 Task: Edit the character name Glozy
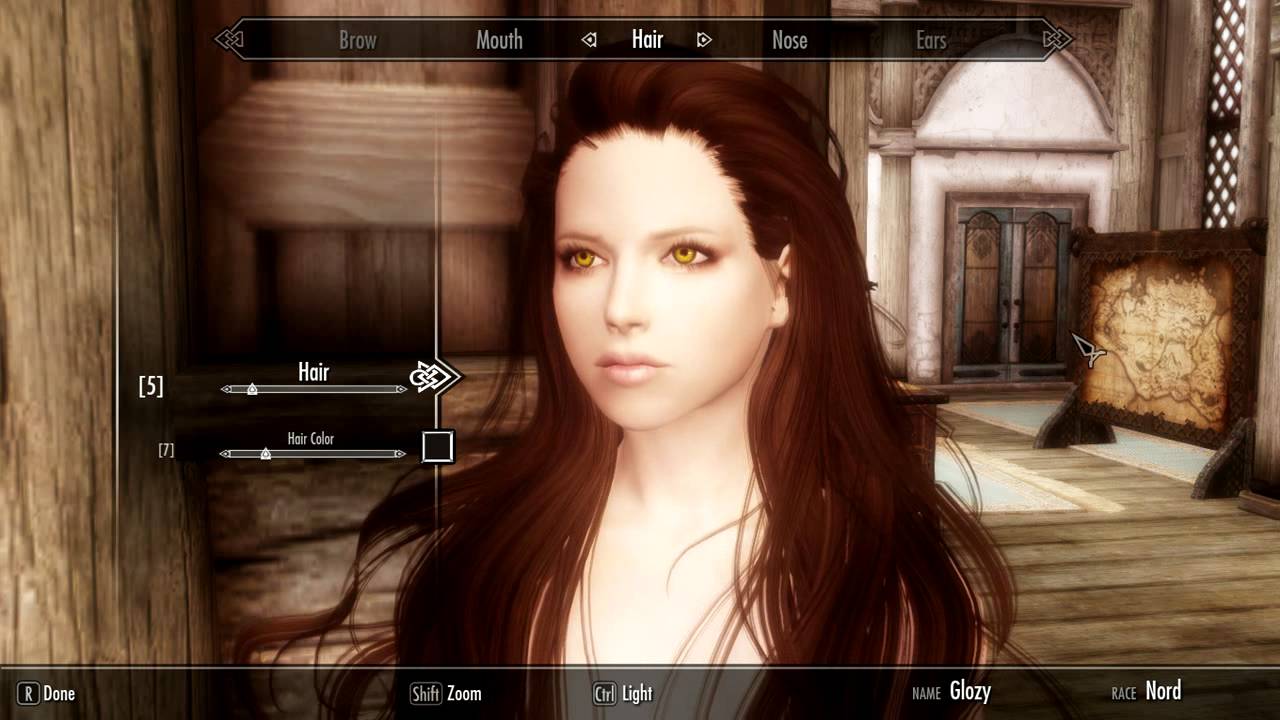tap(970, 691)
